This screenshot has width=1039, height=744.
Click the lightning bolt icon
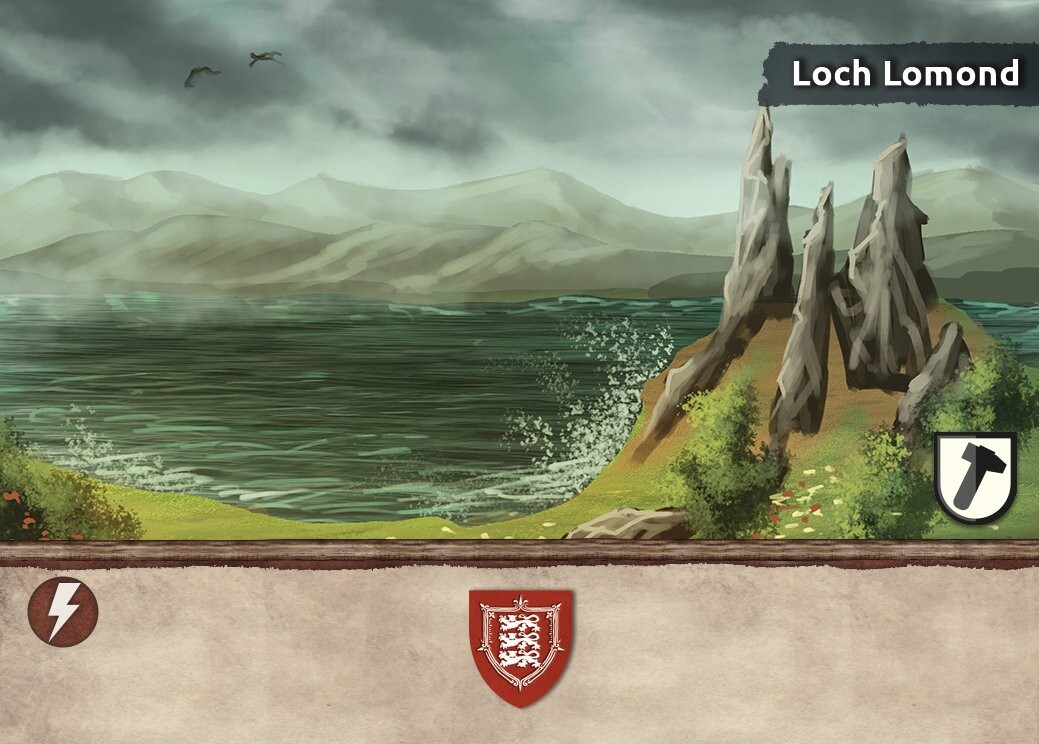click(63, 612)
